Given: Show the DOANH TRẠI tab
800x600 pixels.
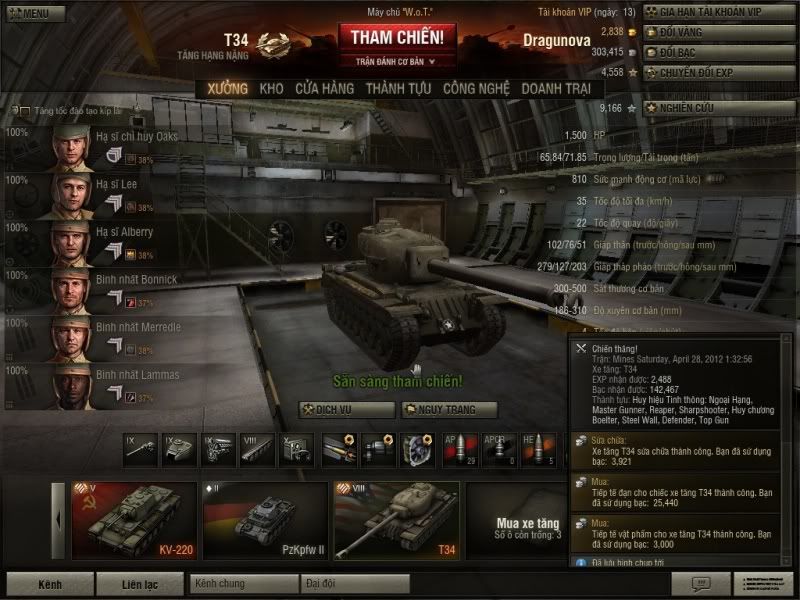Looking at the screenshot, I should tap(555, 89).
